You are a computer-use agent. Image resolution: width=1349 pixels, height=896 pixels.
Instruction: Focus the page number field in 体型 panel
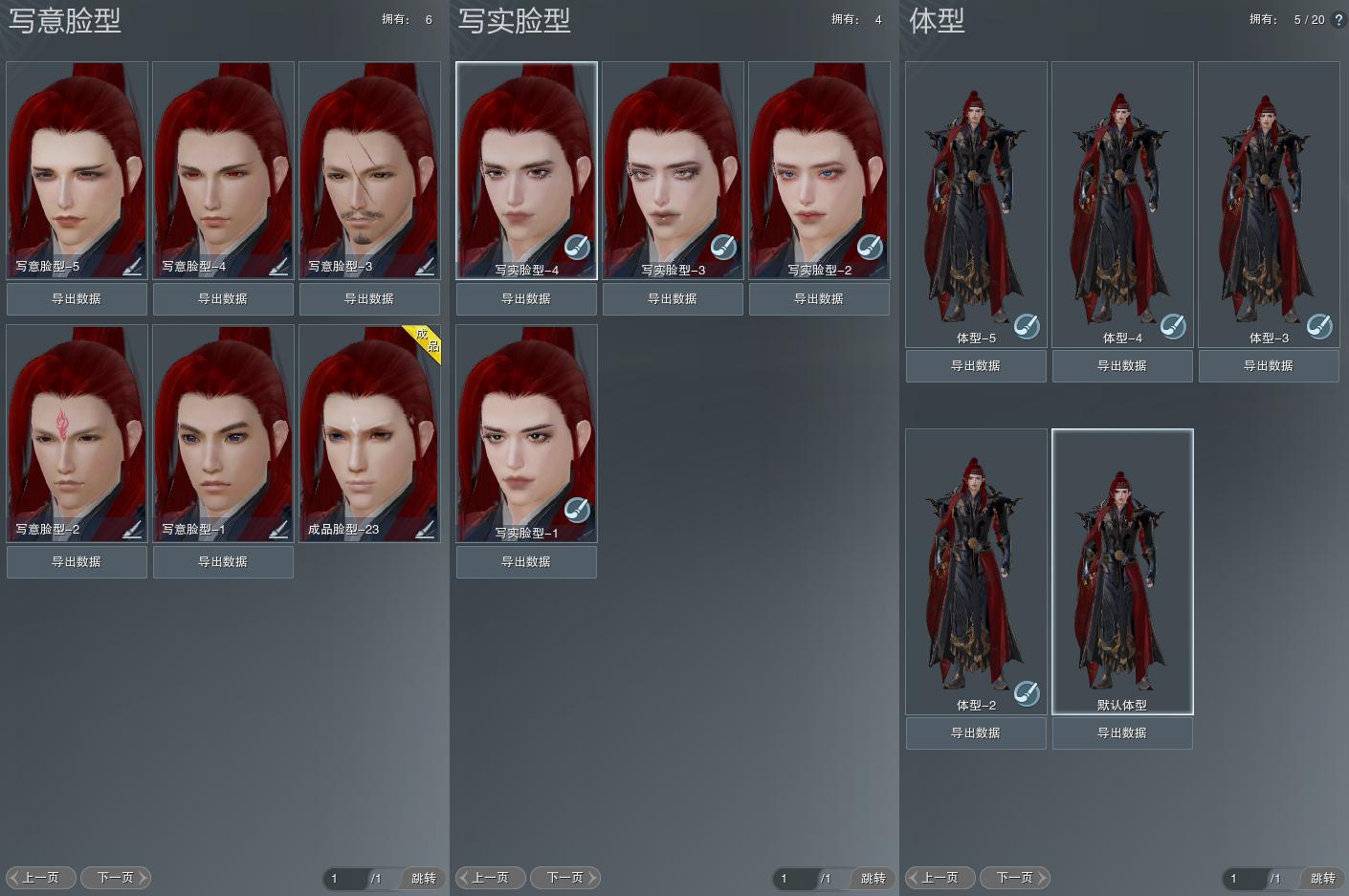1243,879
